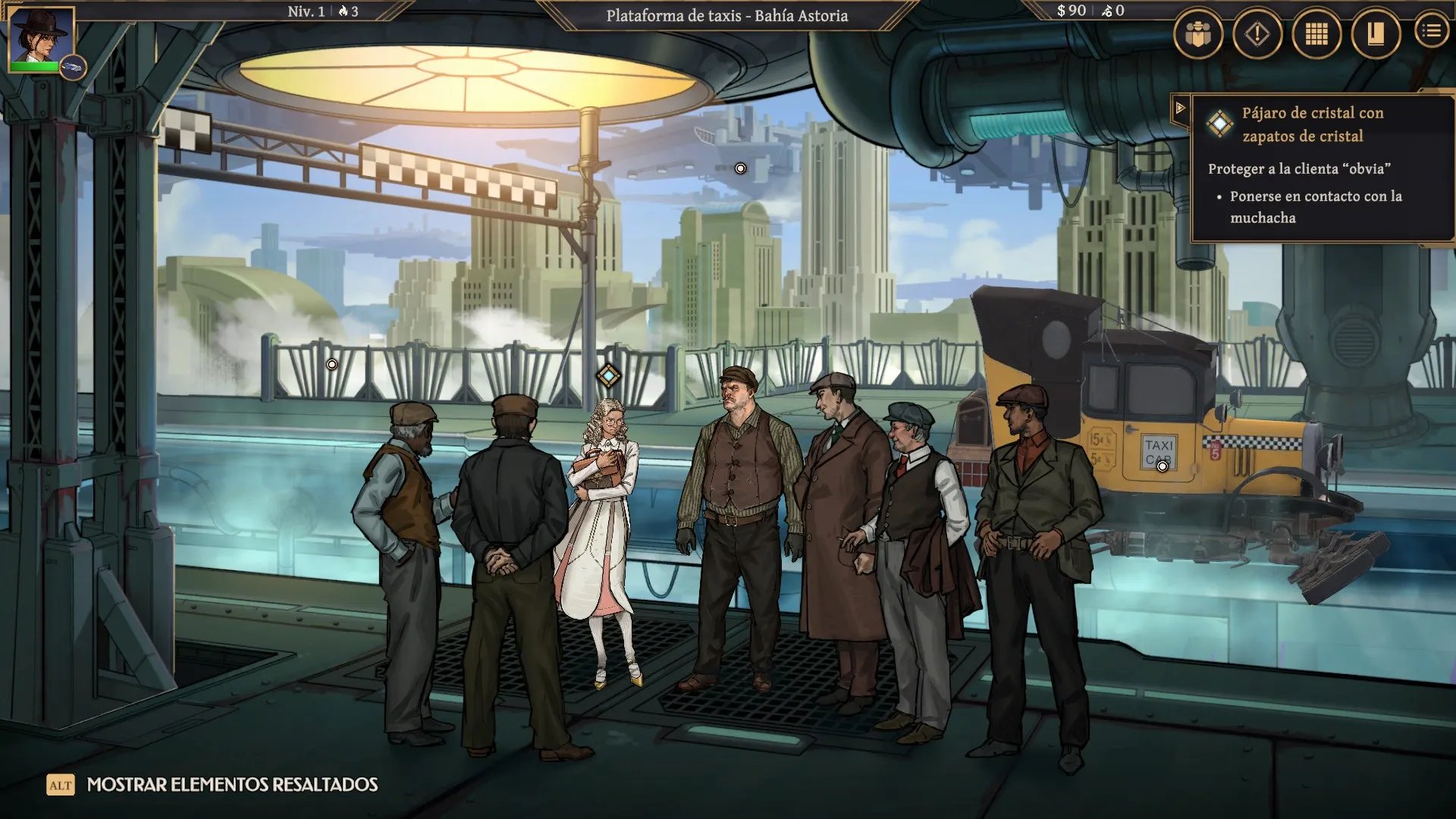Open the main menu list icon
Image resolution: width=1456 pixels, height=819 pixels.
[x=1432, y=31]
